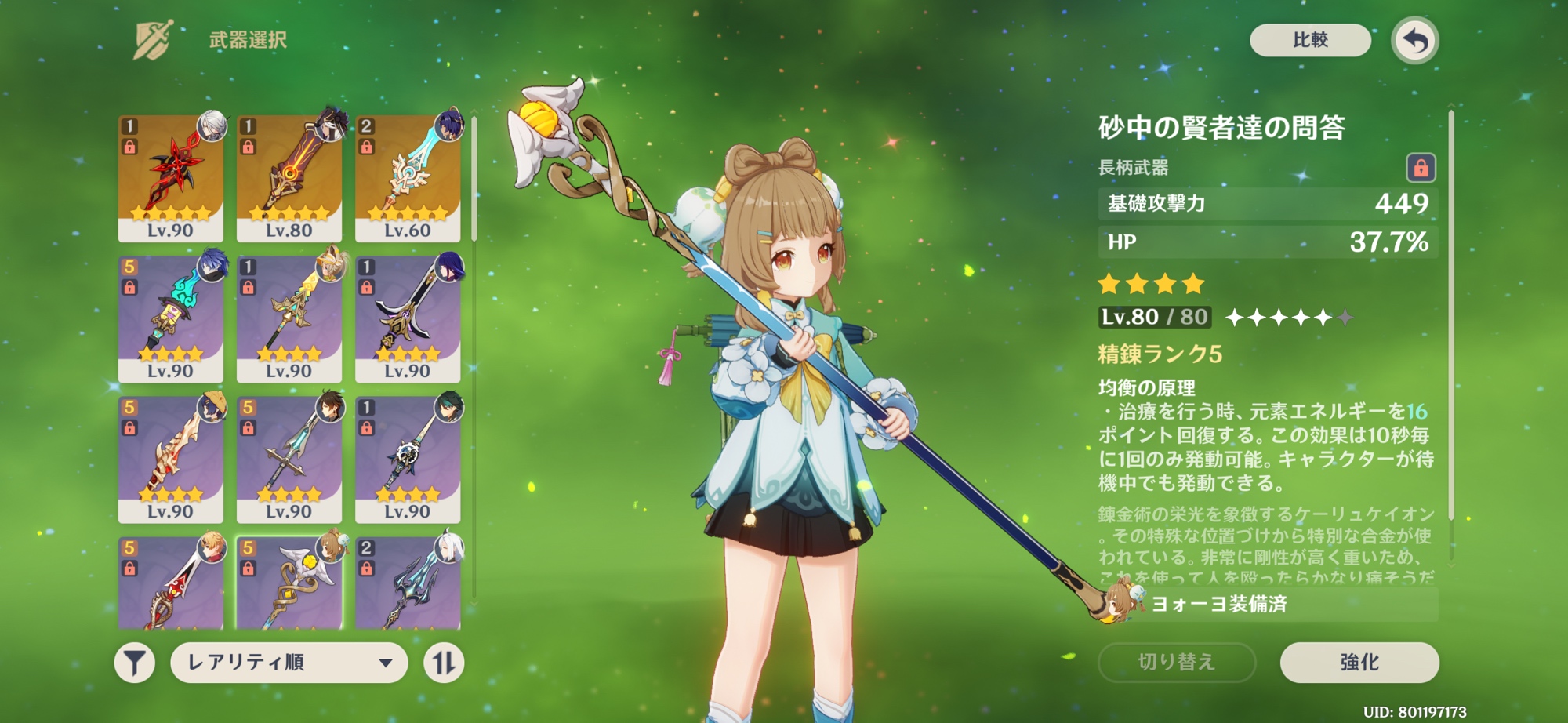Select the black crescent four-star polearm
1568x723 pixels.
point(407,318)
